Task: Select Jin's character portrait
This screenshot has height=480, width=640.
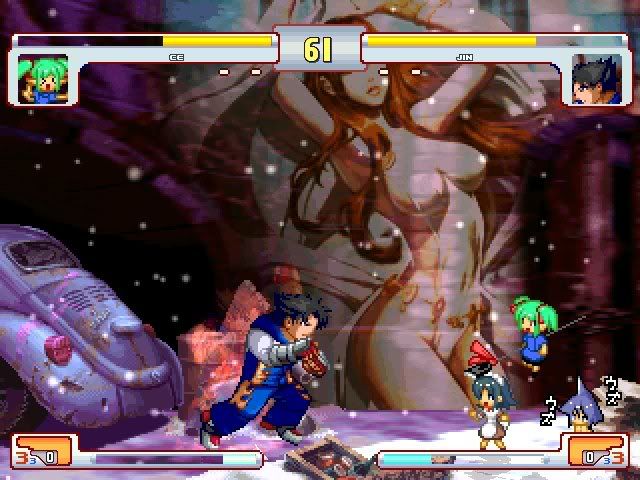Action: (x=596, y=79)
